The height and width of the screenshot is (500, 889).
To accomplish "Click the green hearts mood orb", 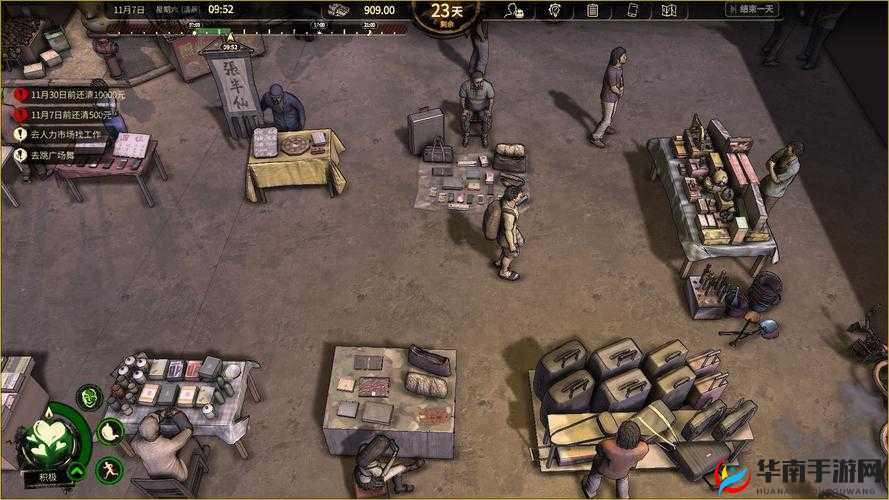I will 46,437.
